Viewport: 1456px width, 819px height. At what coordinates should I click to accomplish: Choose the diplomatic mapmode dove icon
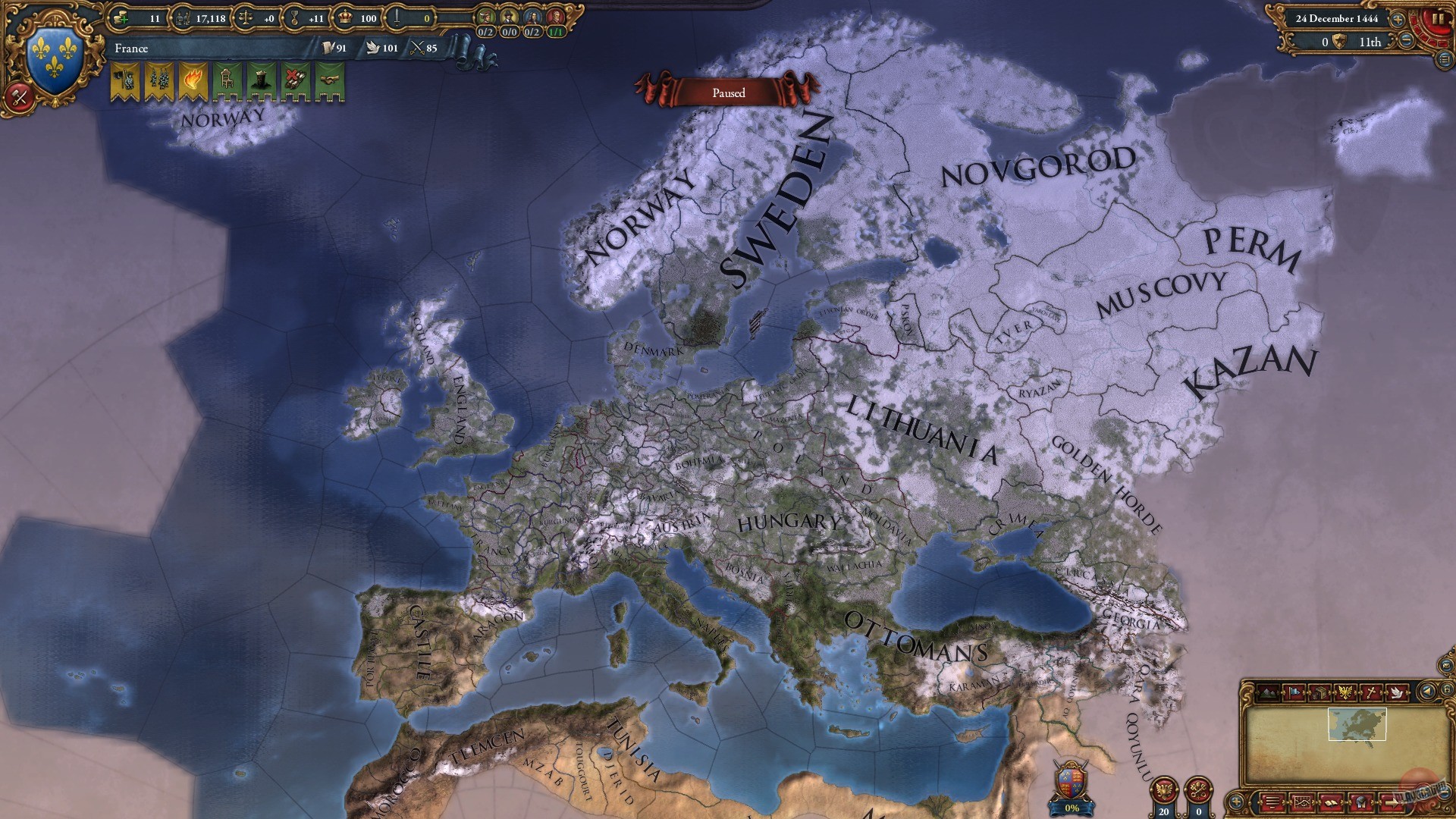point(1396,692)
